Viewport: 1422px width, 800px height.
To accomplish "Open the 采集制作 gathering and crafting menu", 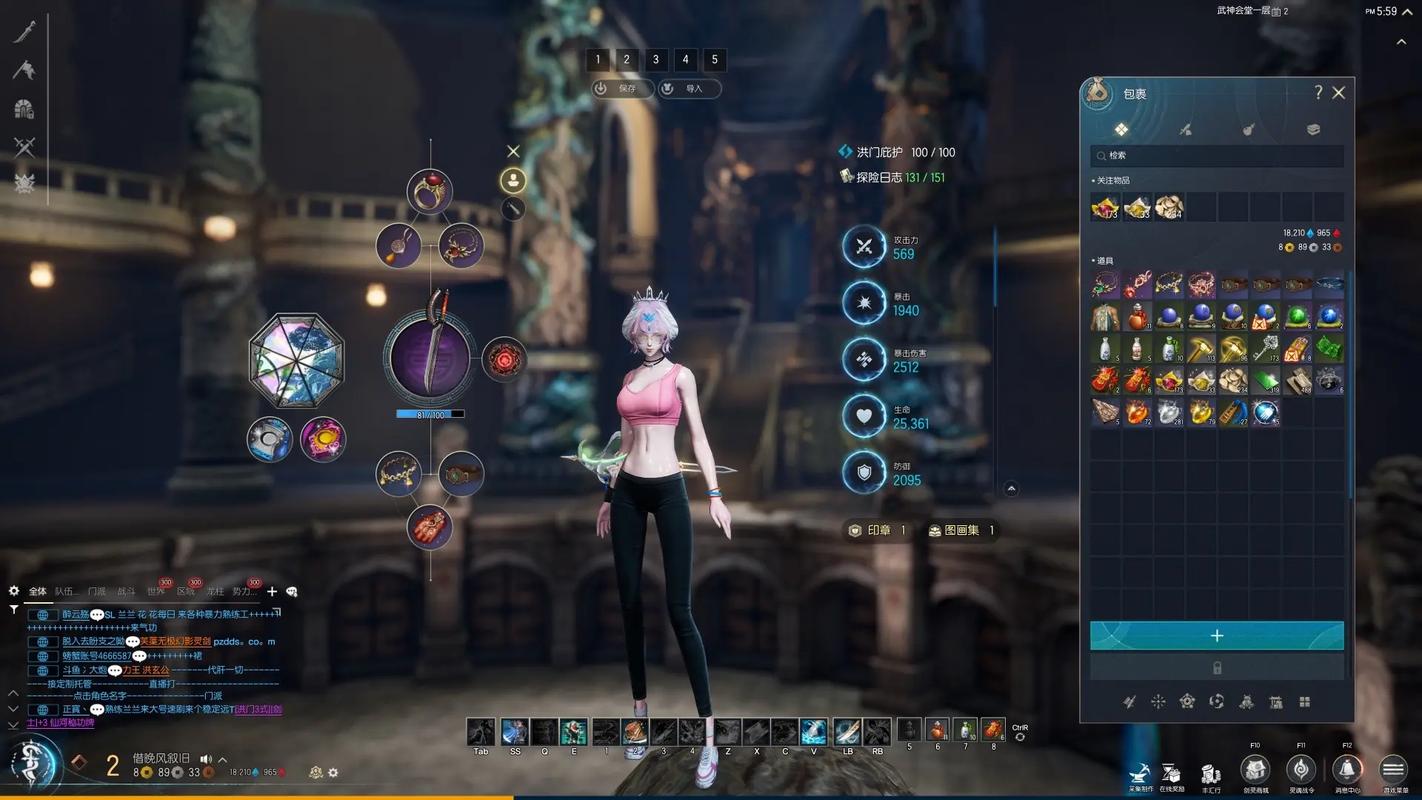I will click(x=1139, y=773).
